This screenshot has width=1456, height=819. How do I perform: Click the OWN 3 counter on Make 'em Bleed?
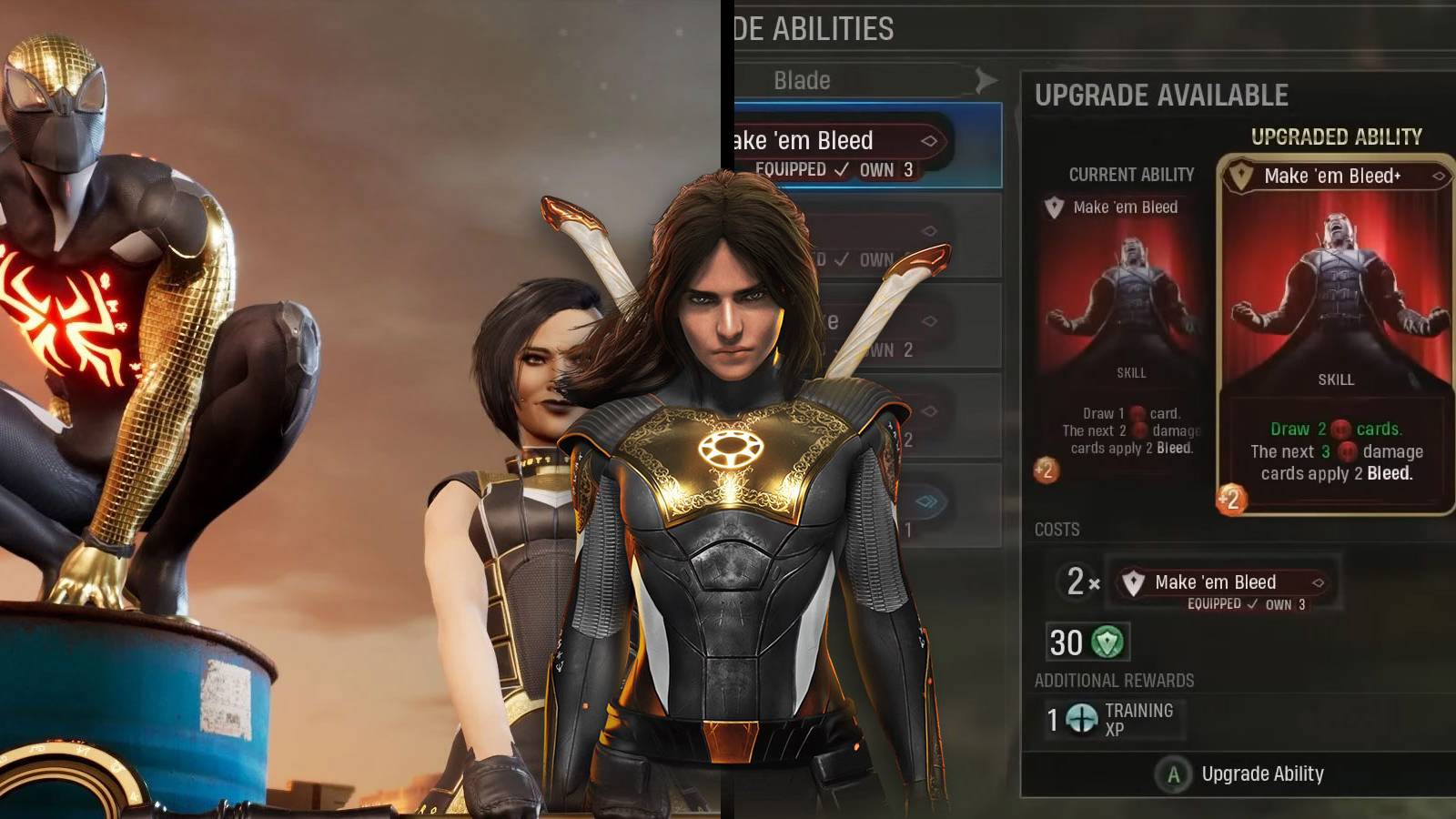pyautogui.click(x=887, y=168)
